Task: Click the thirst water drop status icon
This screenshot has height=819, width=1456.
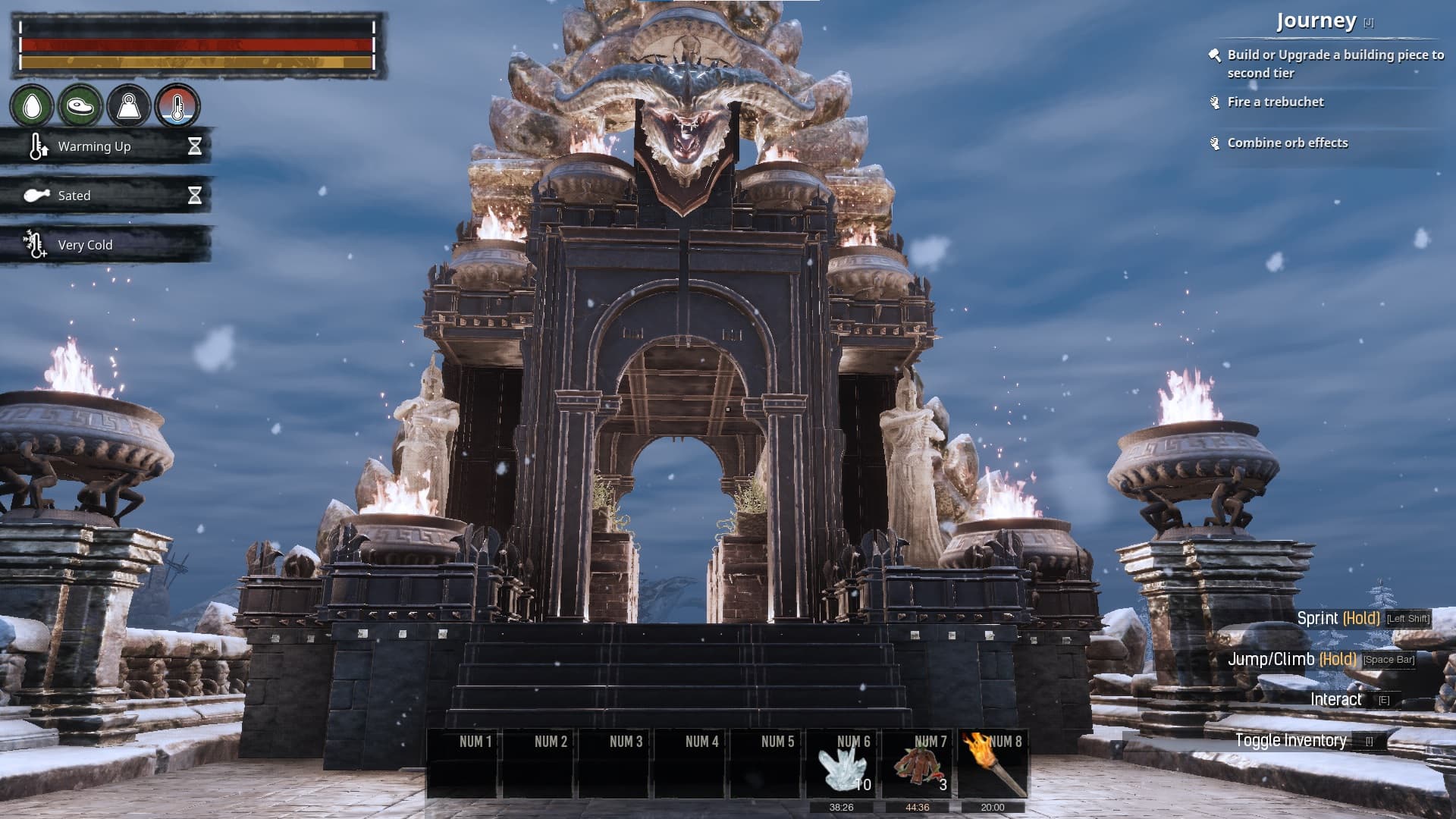Action: coord(32,106)
